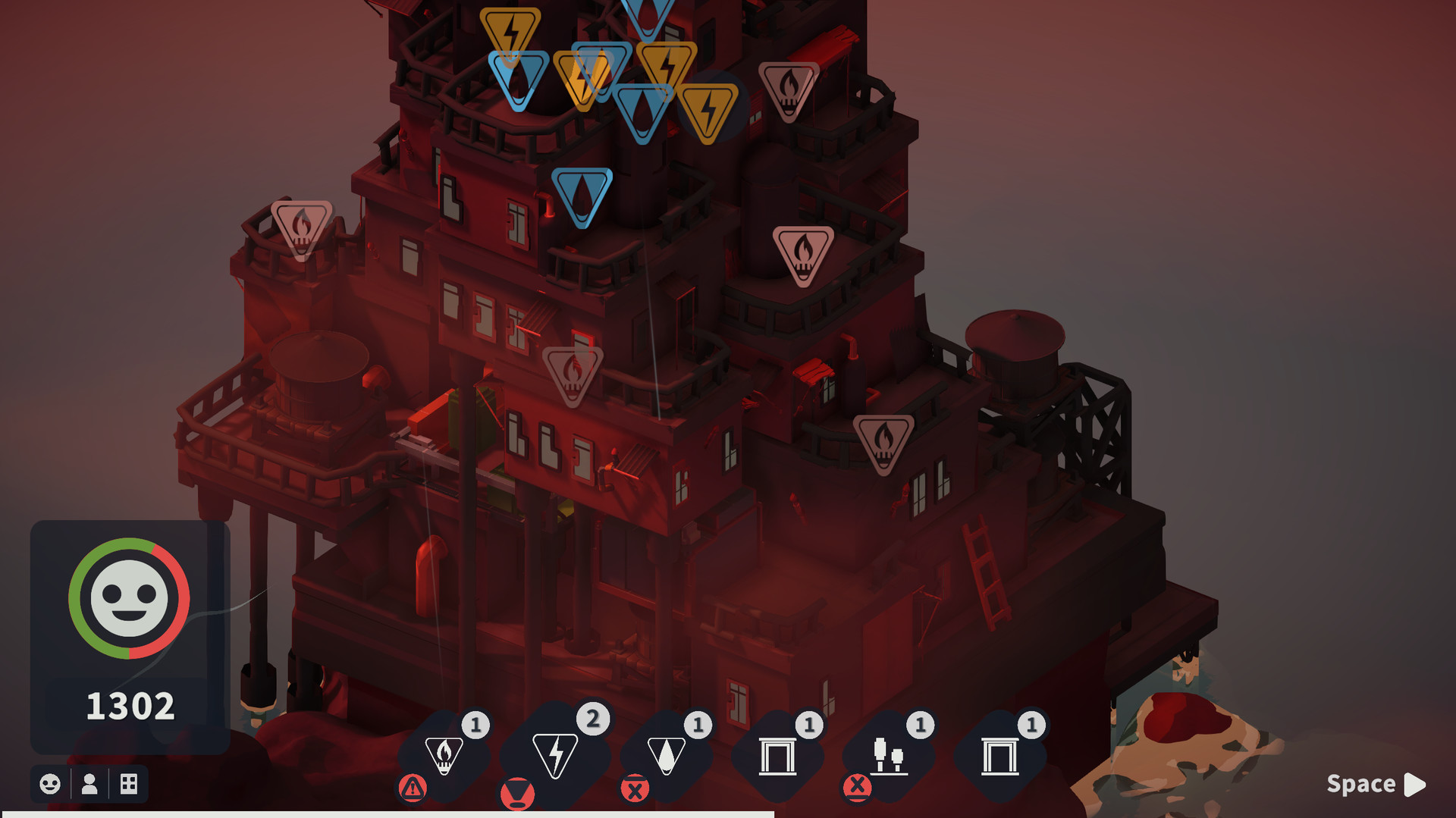Toggle the window grid building view
1456x818 pixels.
129,785
